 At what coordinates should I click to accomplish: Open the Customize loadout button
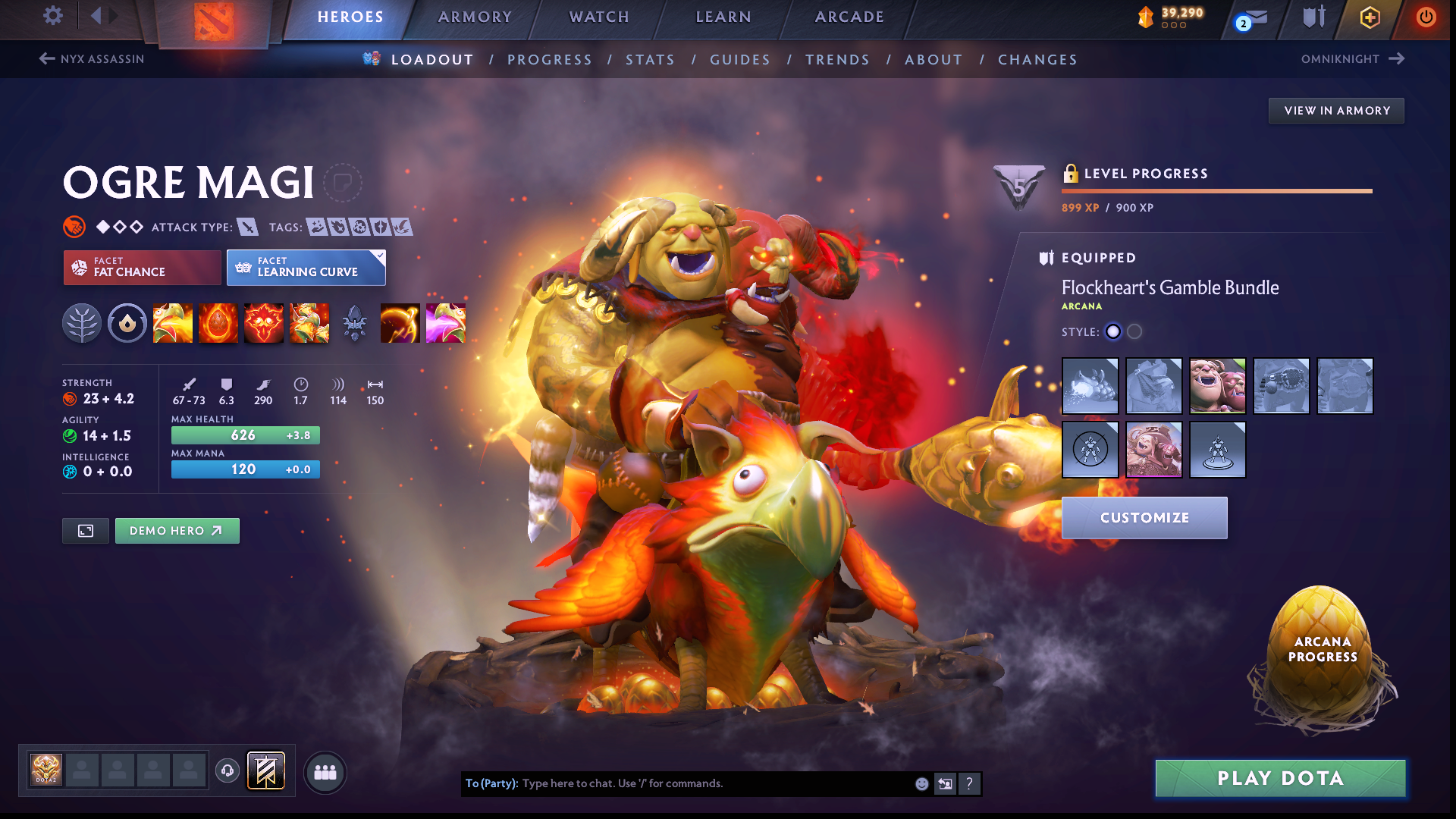pos(1144,518)
